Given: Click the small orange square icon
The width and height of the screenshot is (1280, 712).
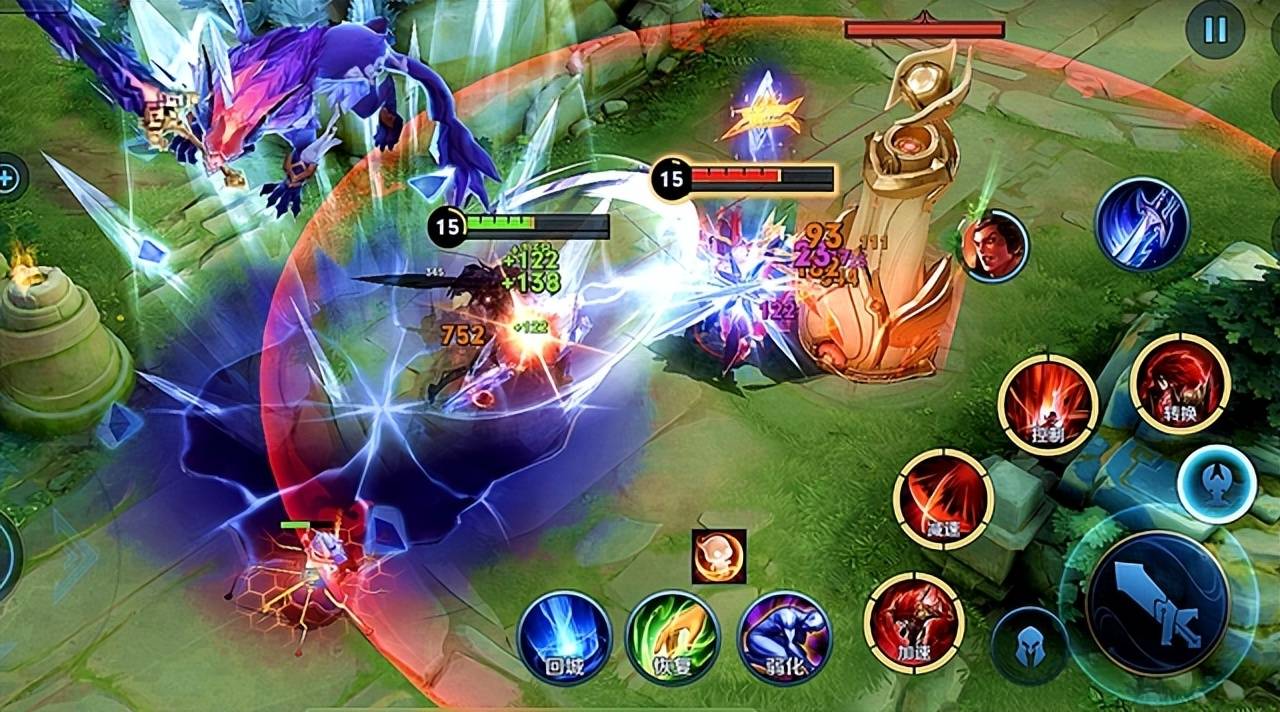Looking at the screenshot, I should tap(719, 556).
